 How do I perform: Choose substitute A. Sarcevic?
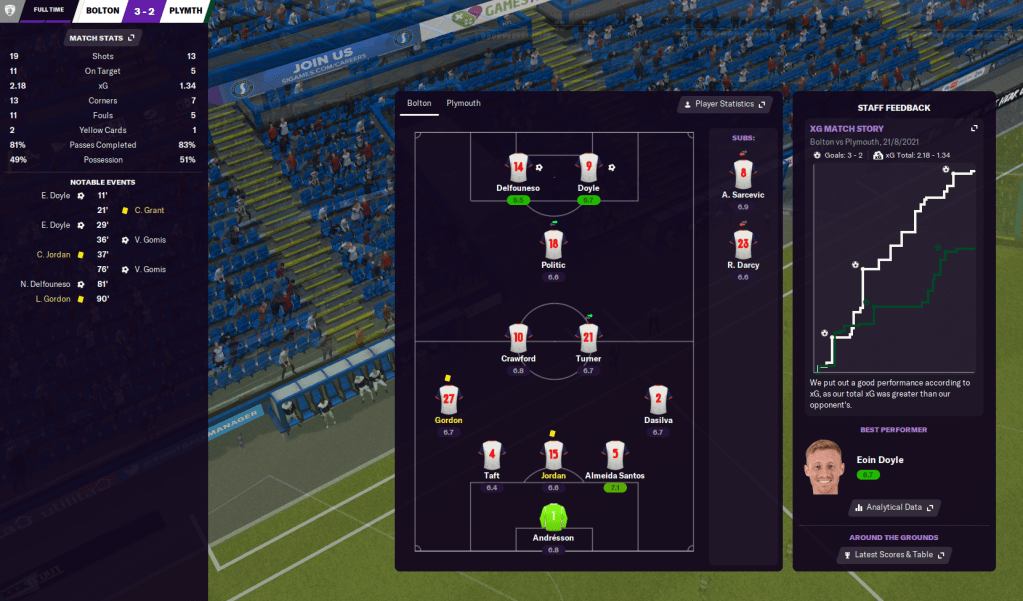[x=742, y=173]
